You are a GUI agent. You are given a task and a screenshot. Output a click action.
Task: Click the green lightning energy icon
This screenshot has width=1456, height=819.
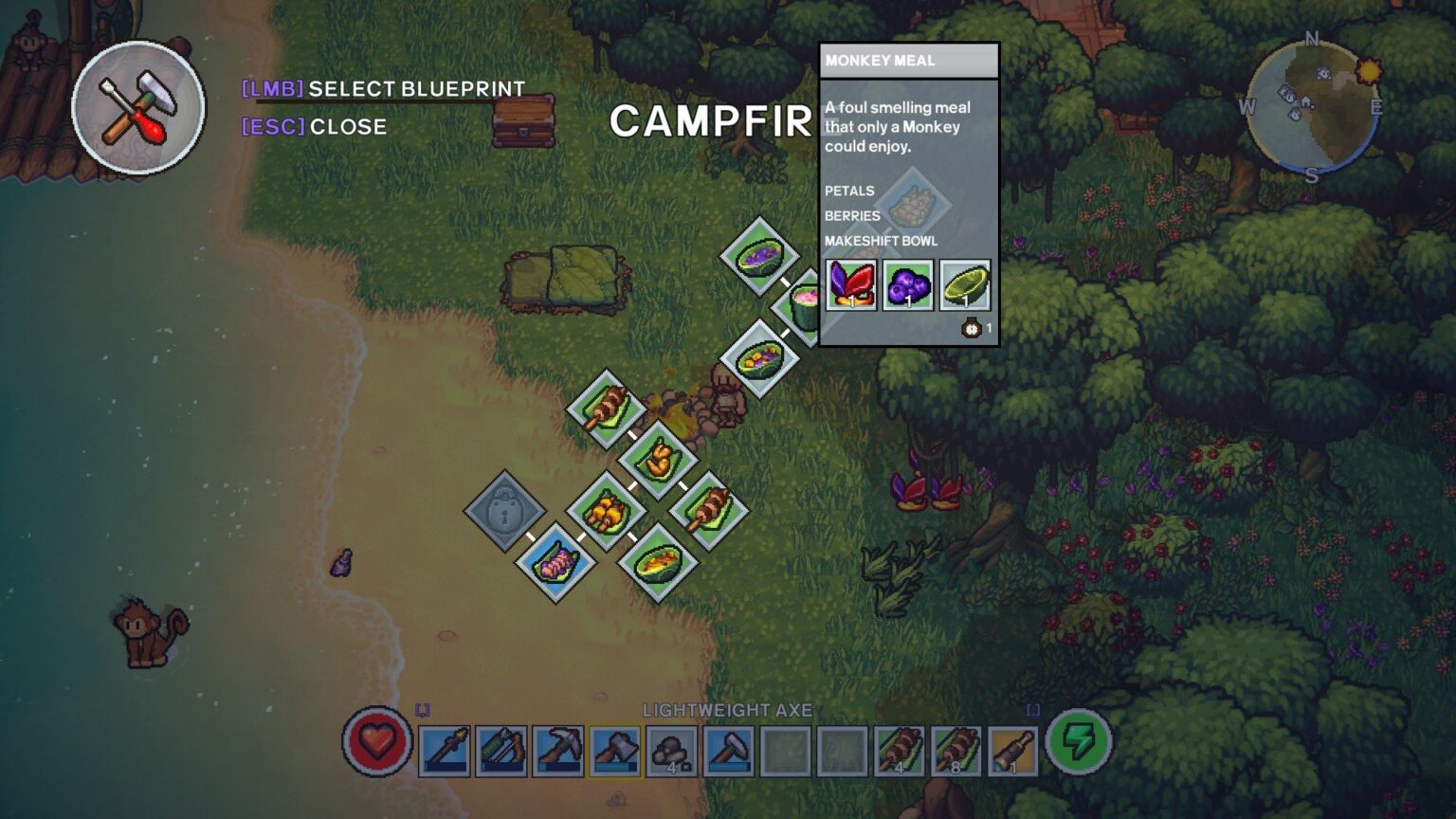coord(1078,741)
